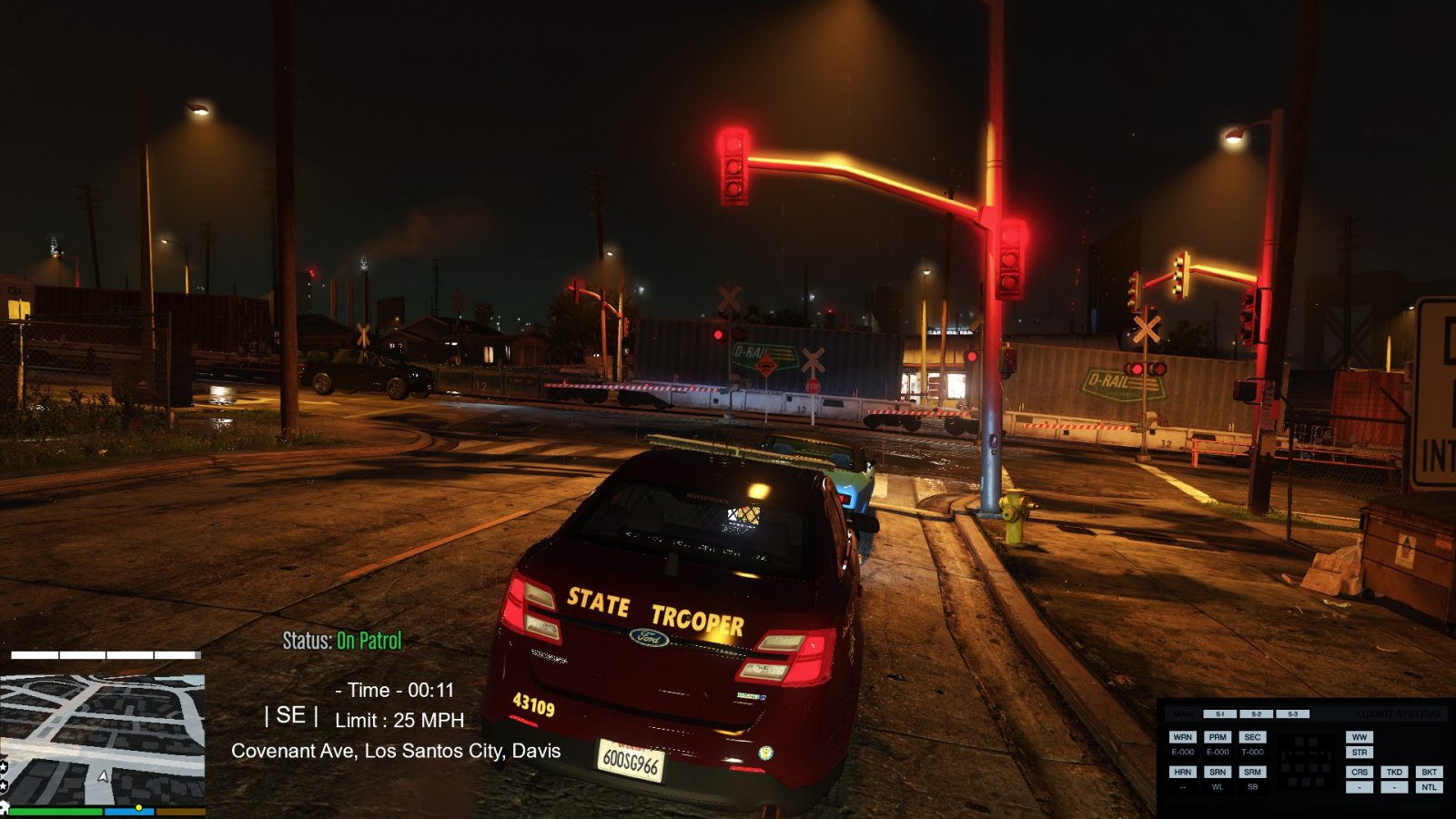
Task: Switch to the S-3 siren preset
Action: [1292, 714]
